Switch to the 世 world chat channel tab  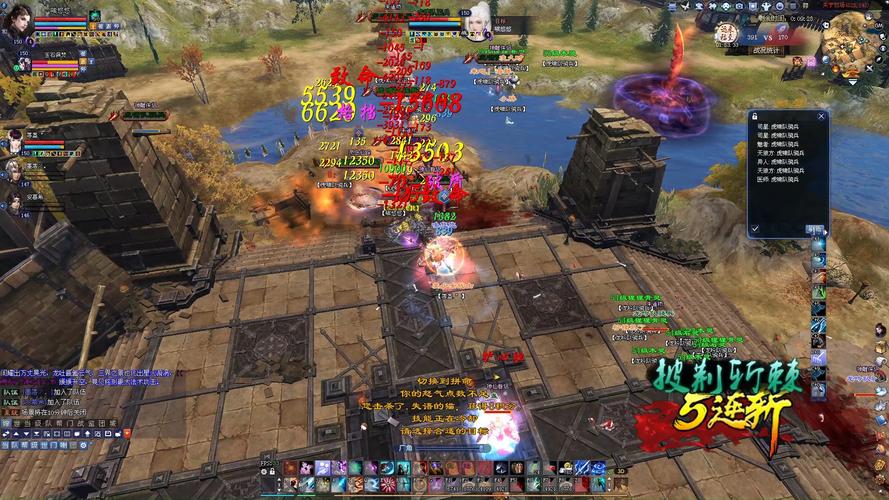pyautogui.click(x=18, y=423)
